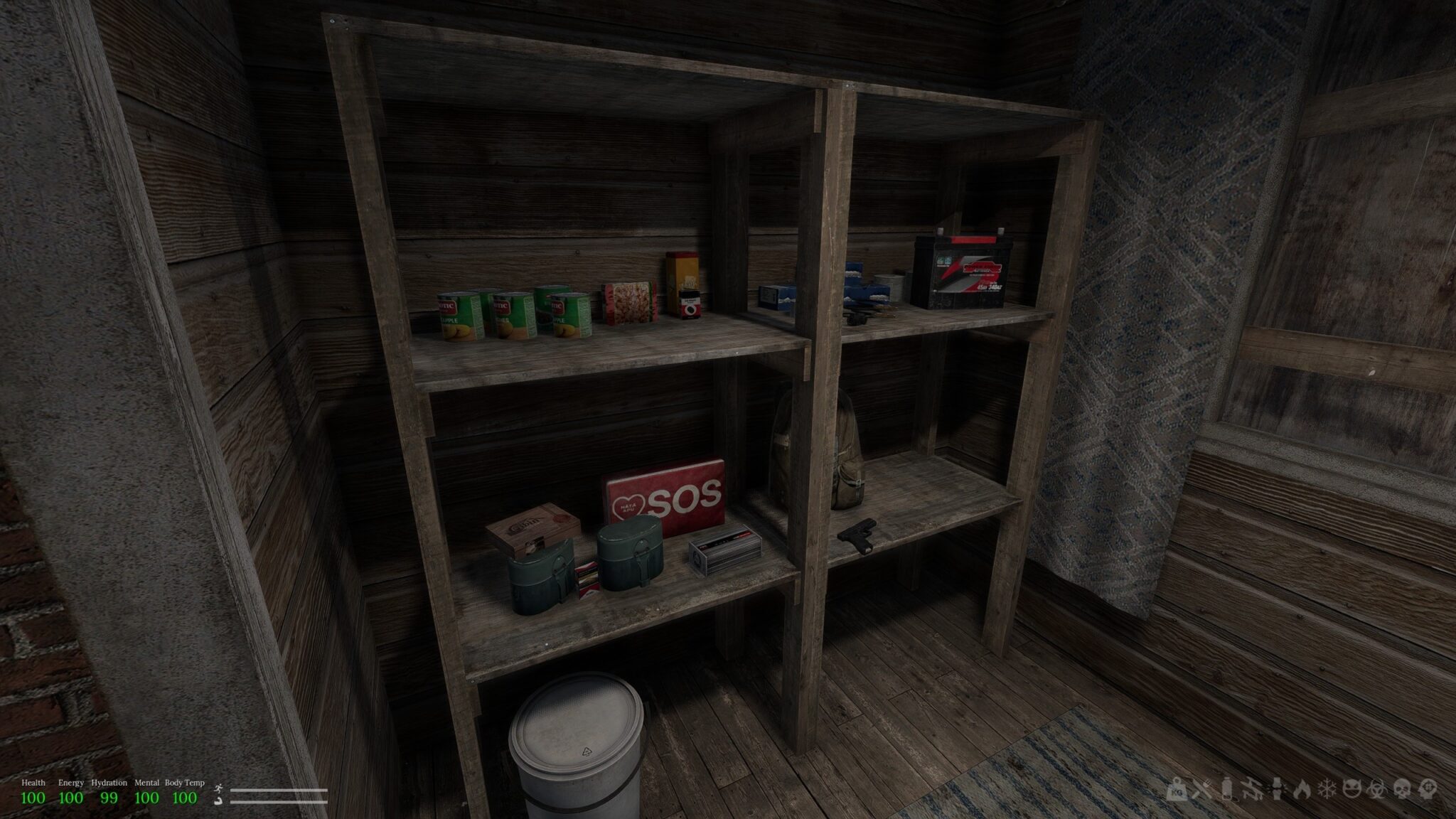Image resolution: width=1456 pixels, height=819 pixels.
Task: Click the snowflake cold status icon
Action: [1327, 789]
